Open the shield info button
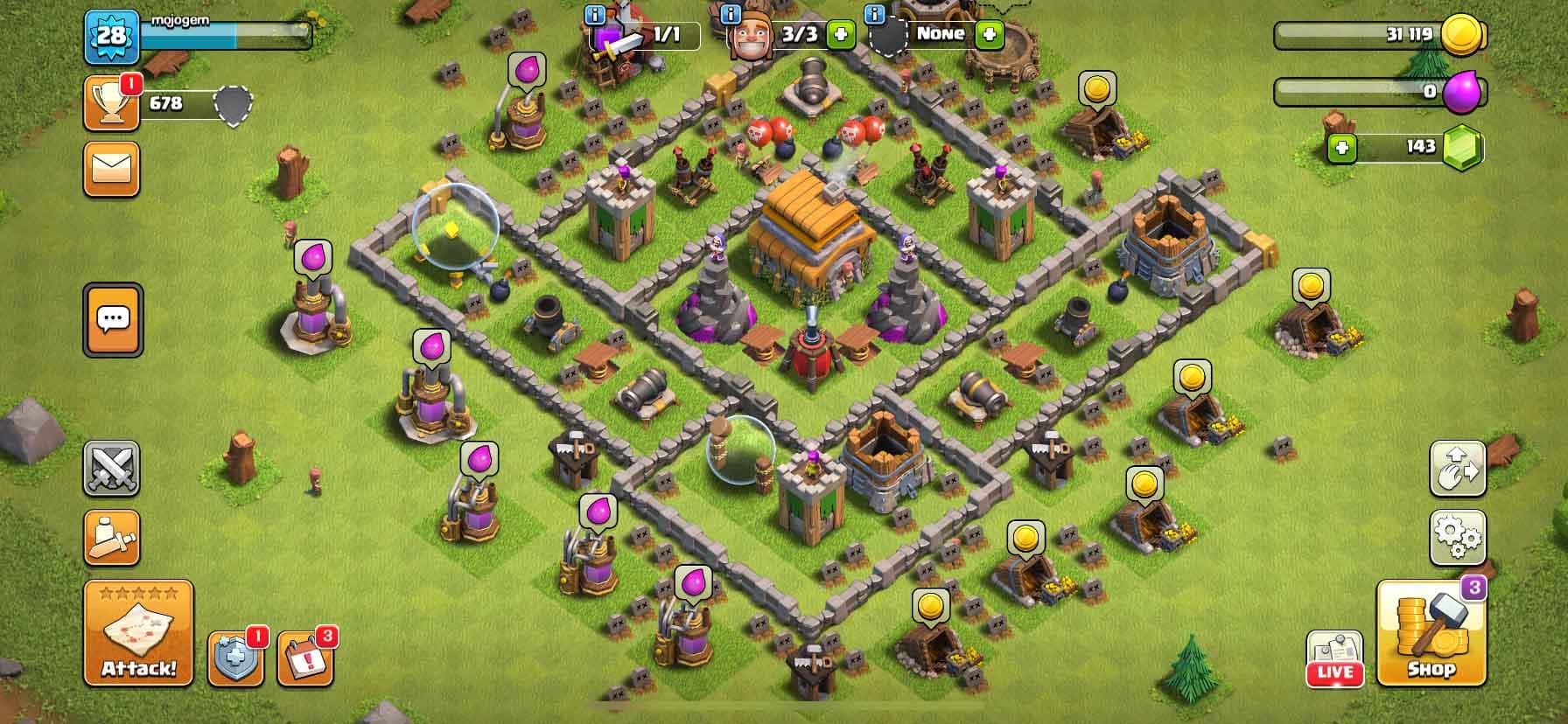 point(234,658)
